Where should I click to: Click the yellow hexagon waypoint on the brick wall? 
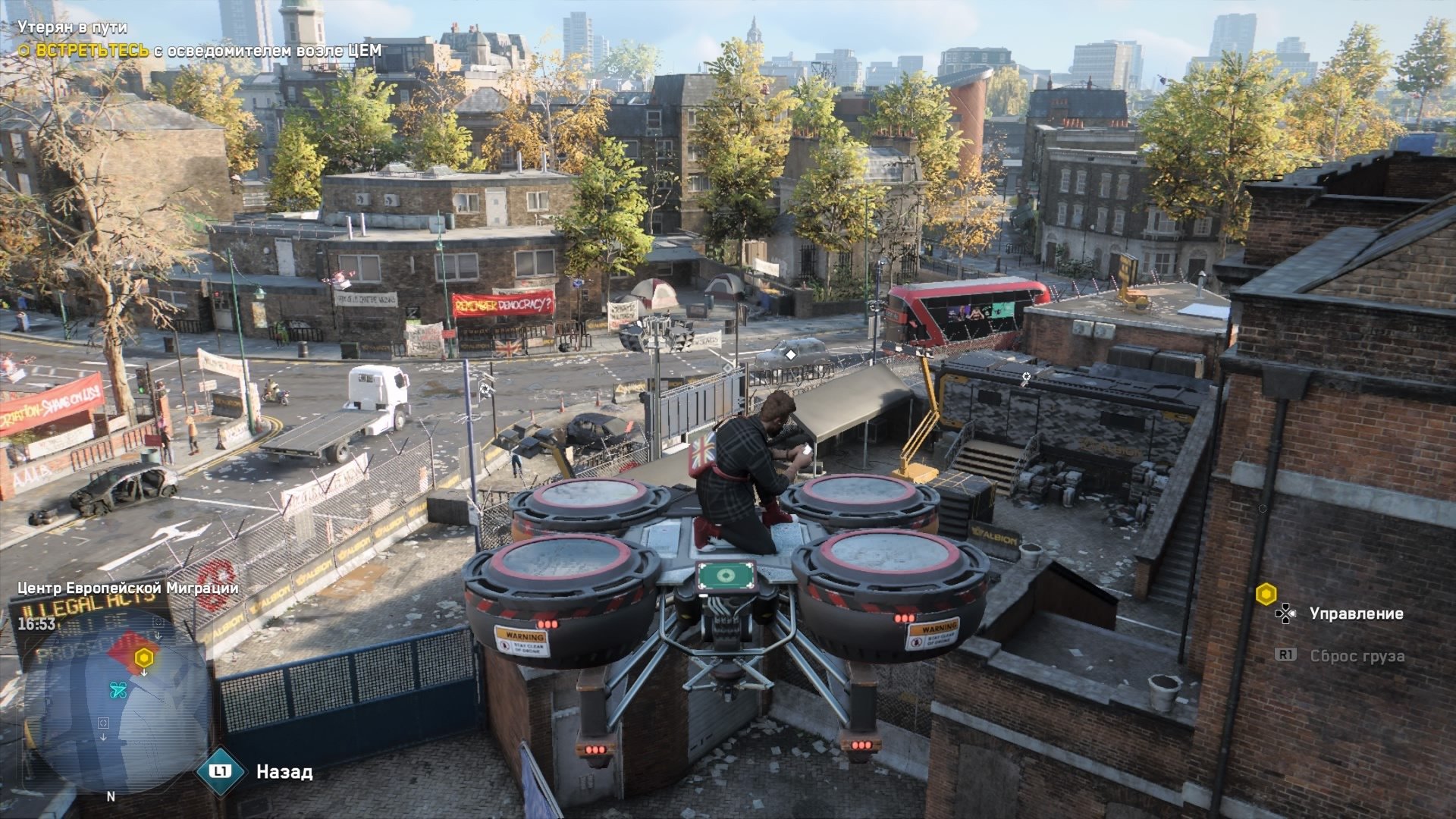(1266, 594)
